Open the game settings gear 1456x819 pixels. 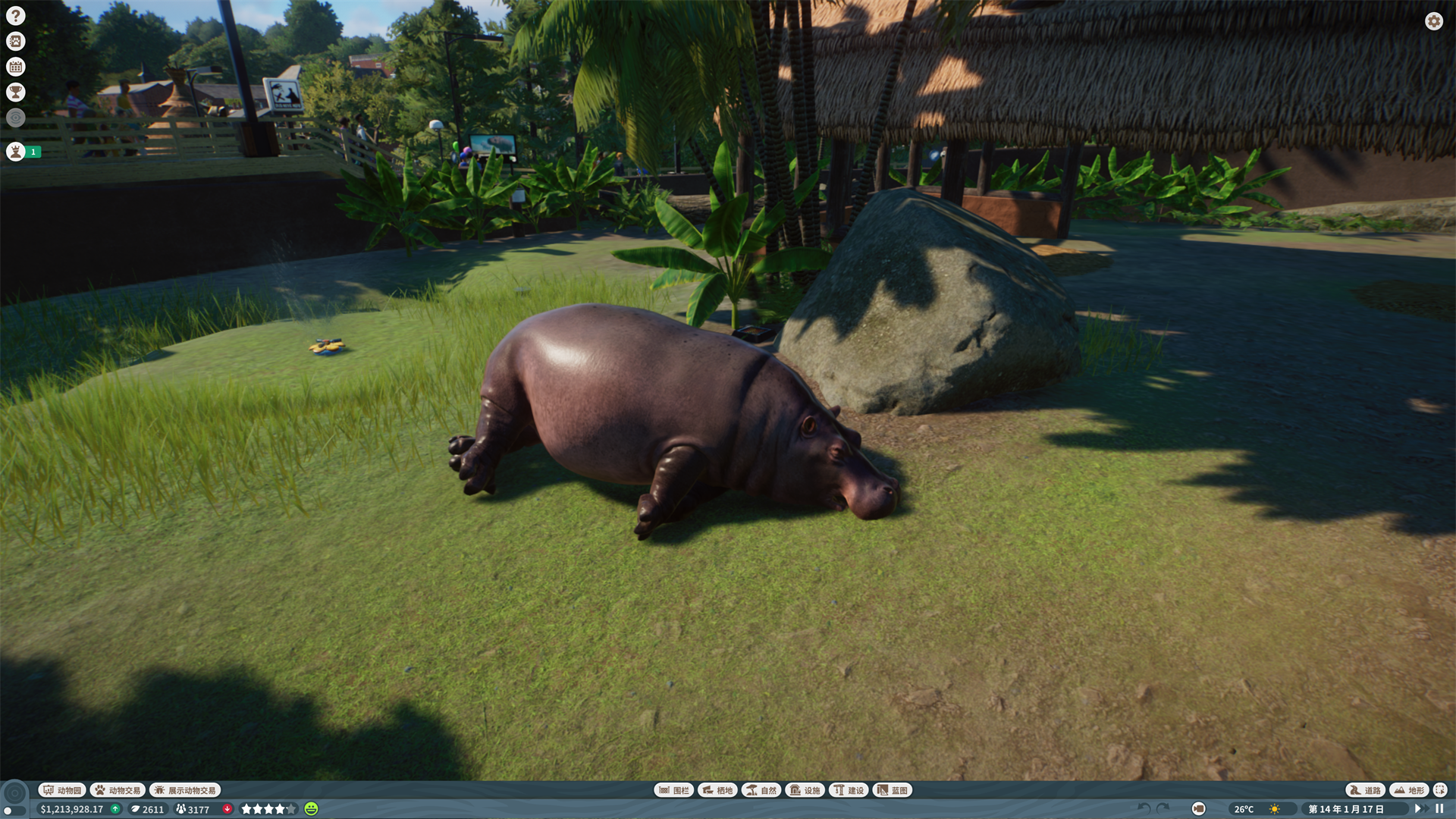click(1432, 22)
